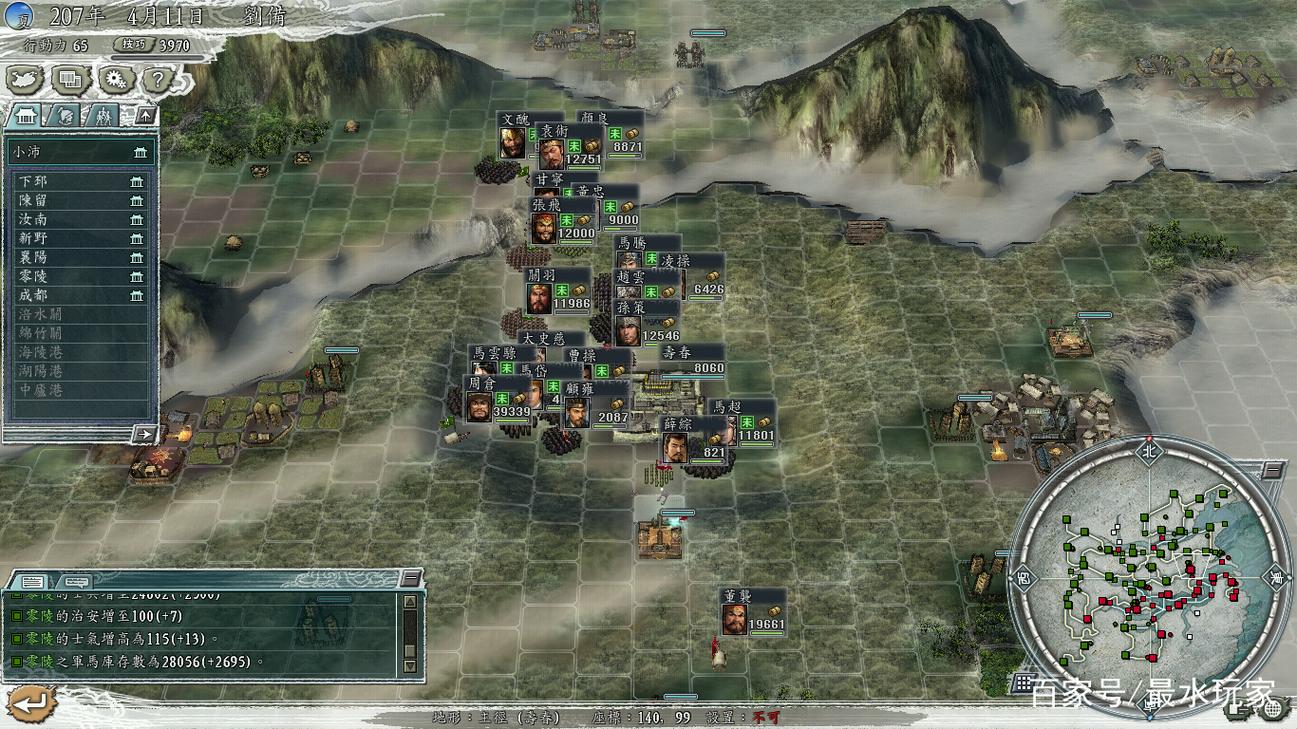Switch to the speech bubble log tab

coord(75,581)
